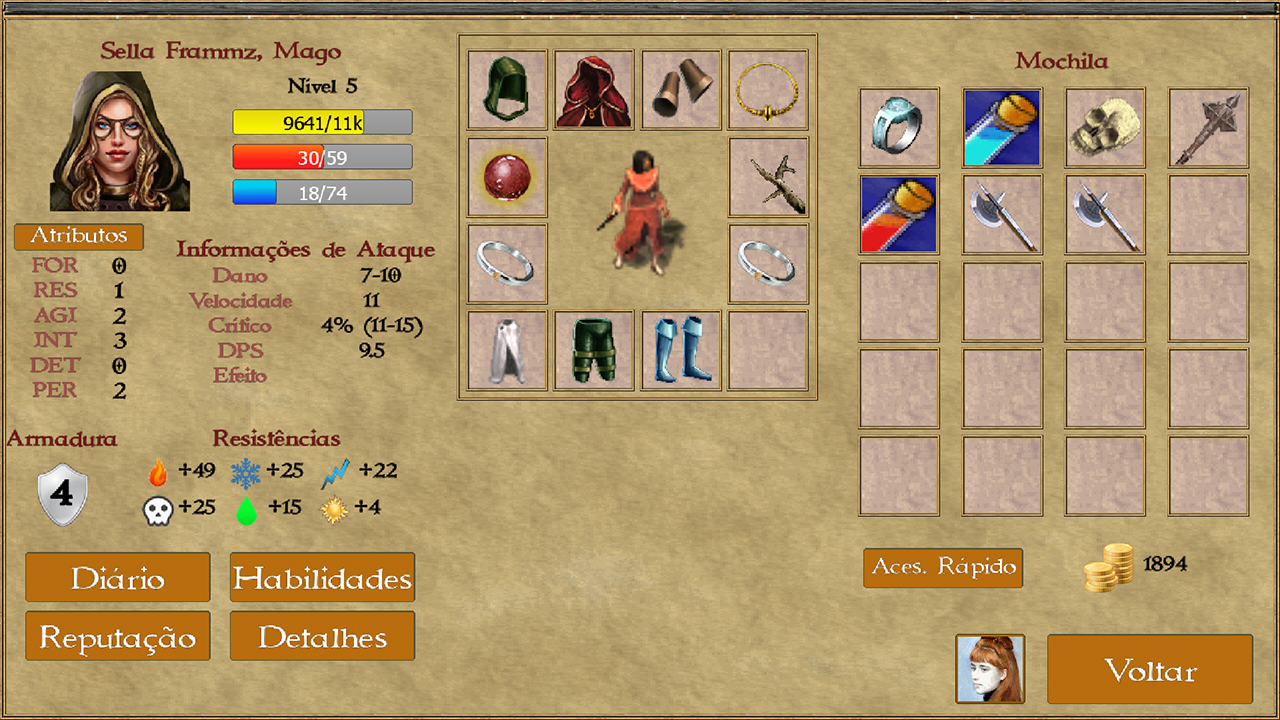Click the companion portrait near Voltar
Viewport: 1280px width, 720px height.
[x=990, y=668]
